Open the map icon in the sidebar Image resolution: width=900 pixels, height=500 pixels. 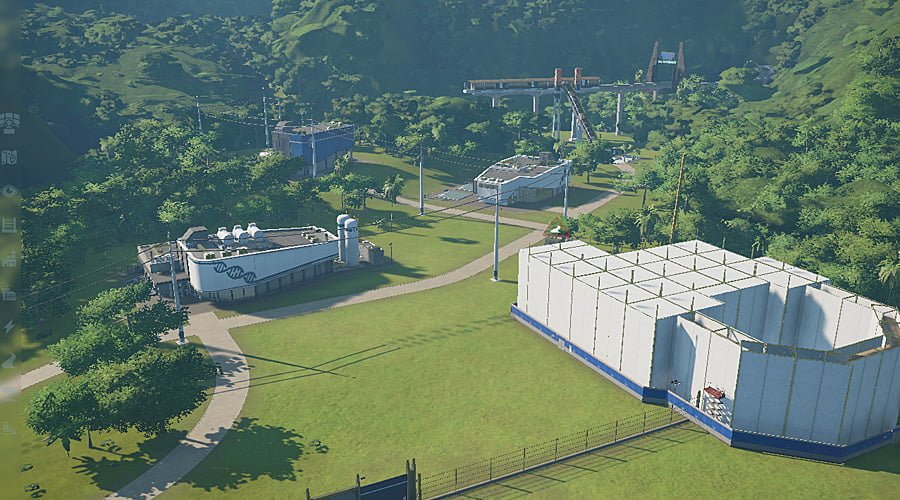click(x=9, y=157)
